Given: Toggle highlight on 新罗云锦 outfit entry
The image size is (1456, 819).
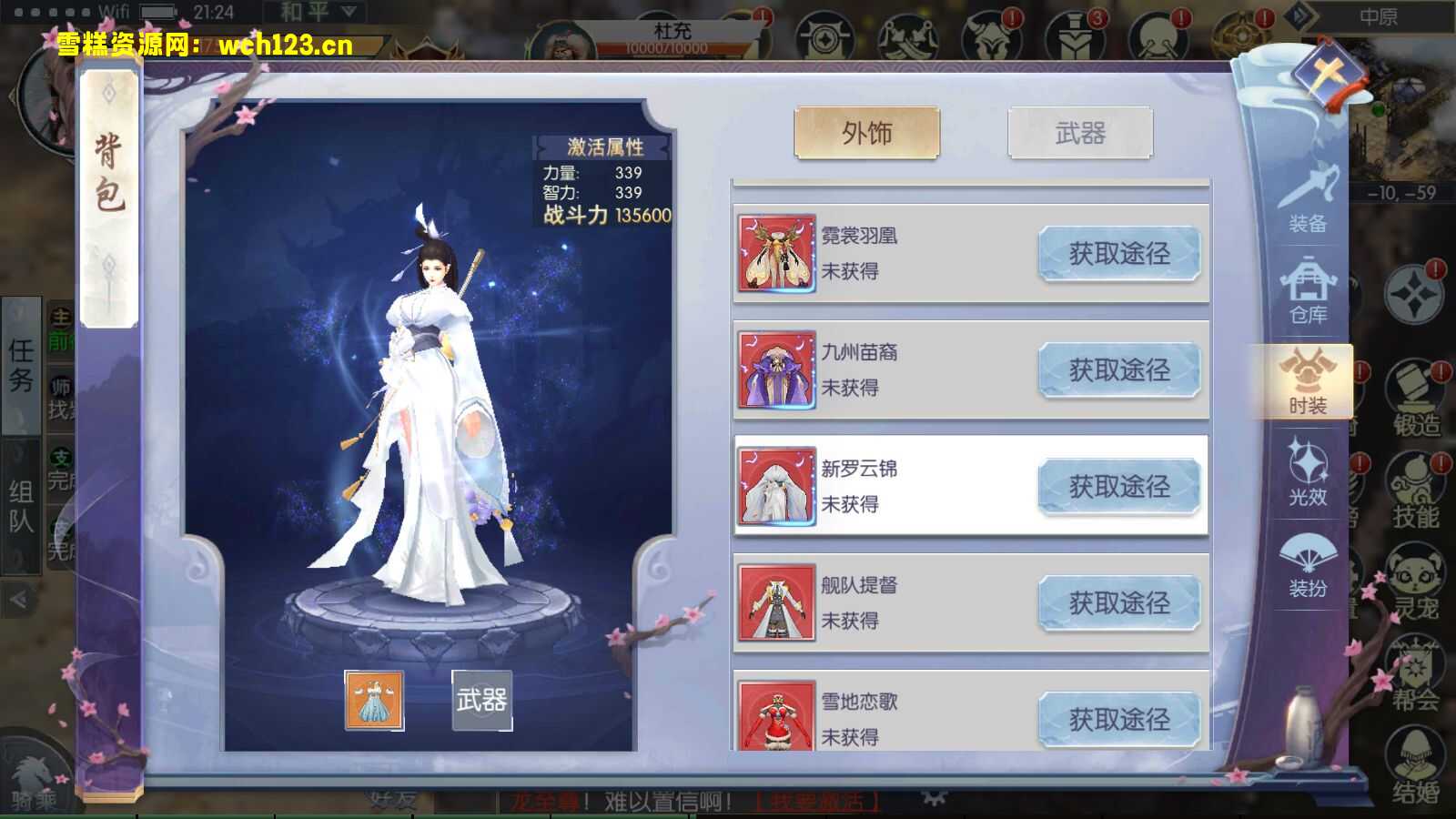Looking at the screenshot, I should (x=864, y=484).
